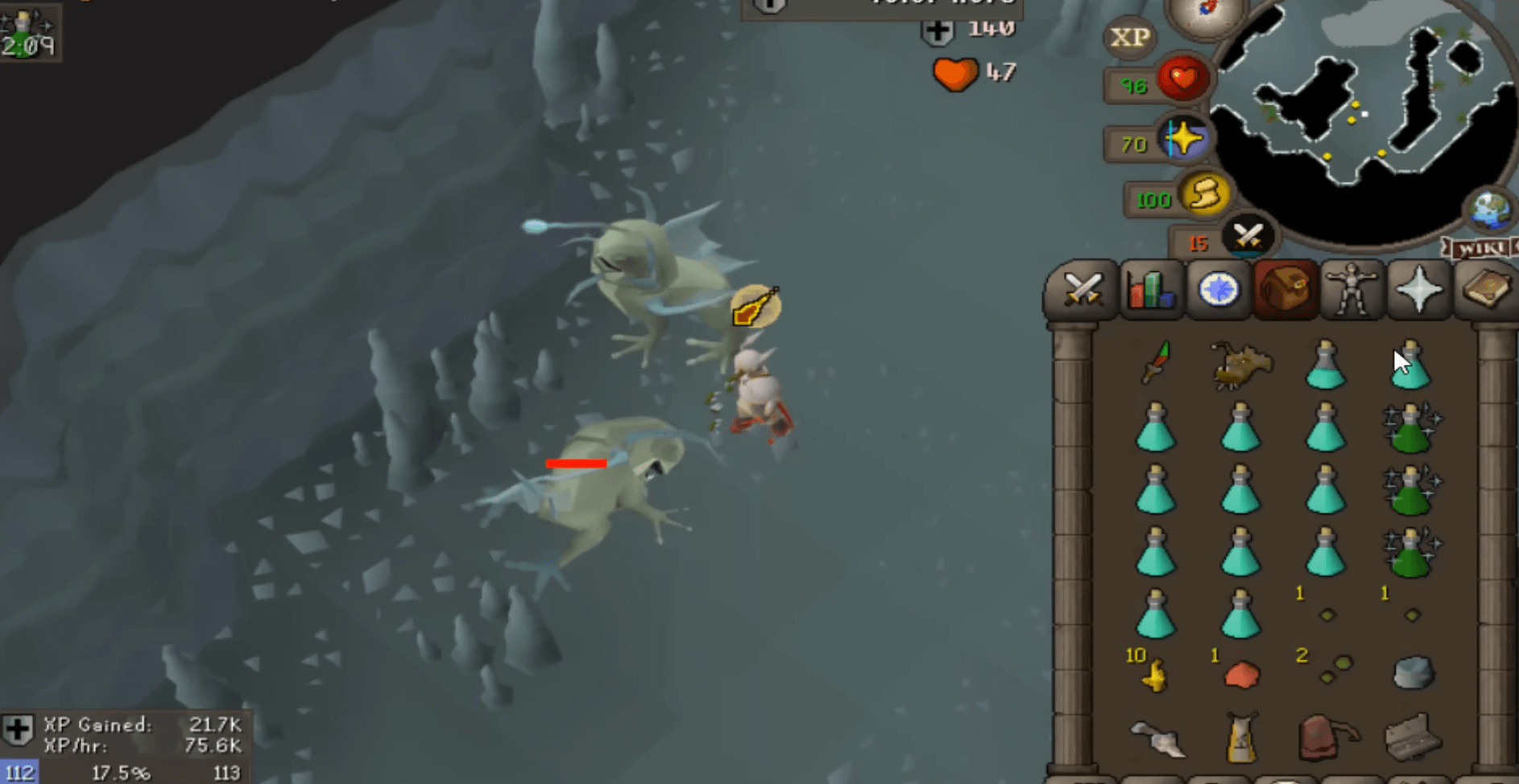Click the Wiki lookup button

click(x=1480, y=248)
